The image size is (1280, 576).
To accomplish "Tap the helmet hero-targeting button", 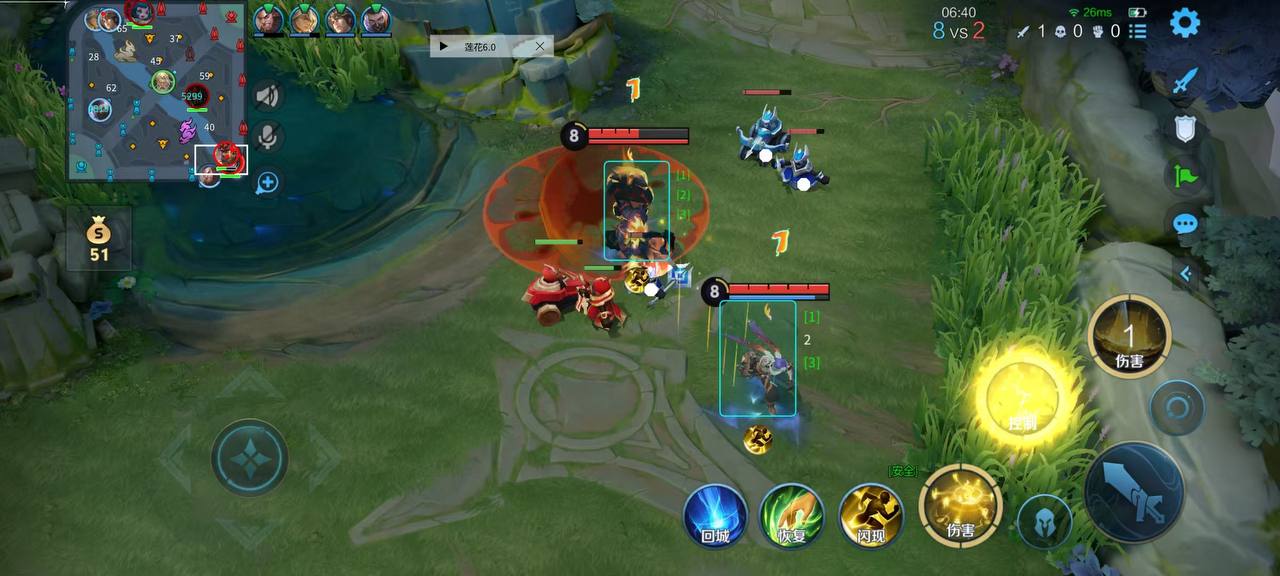I will (x=1045, y=521).
